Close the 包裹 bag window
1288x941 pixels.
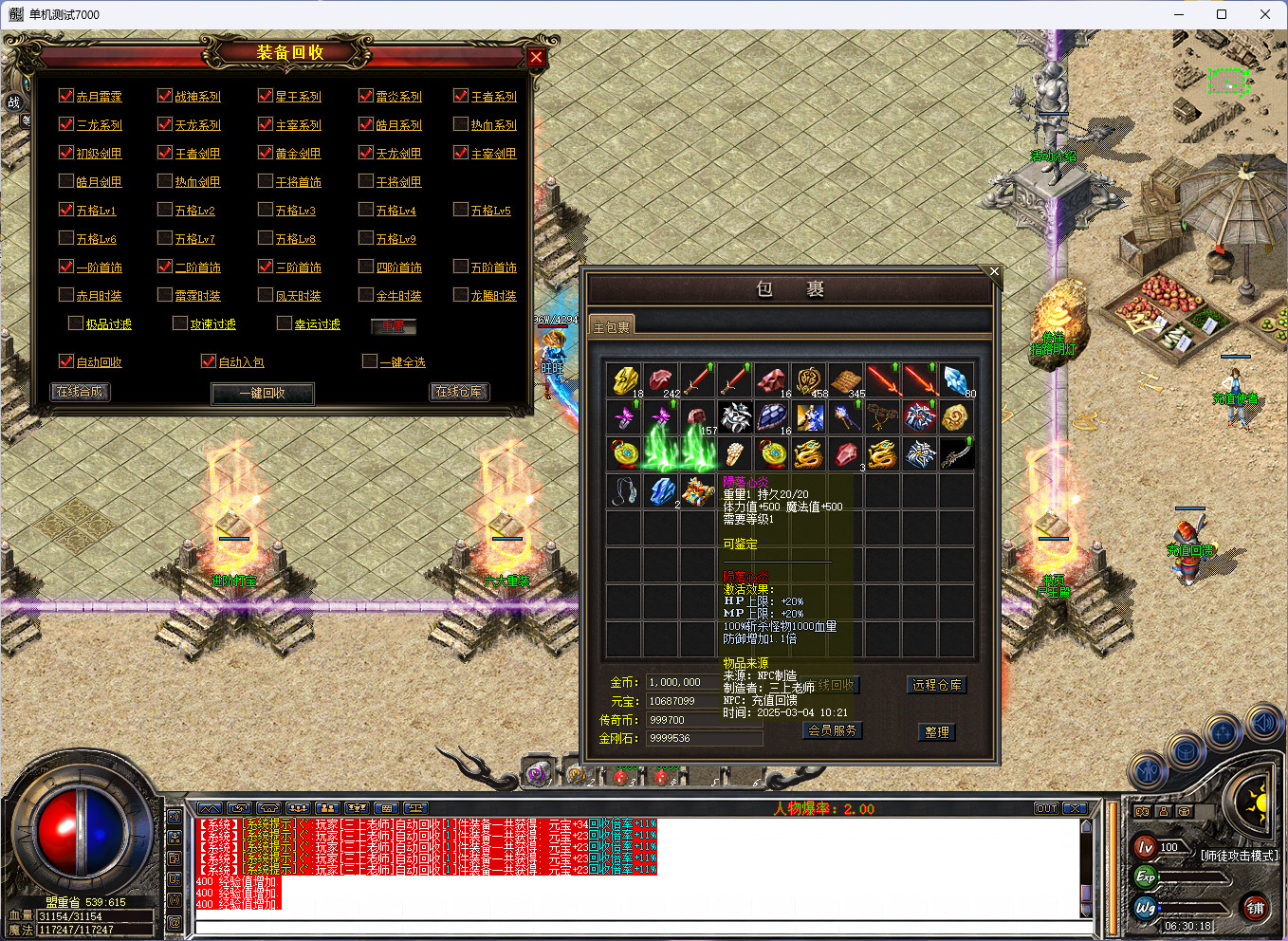coord(994,272)
